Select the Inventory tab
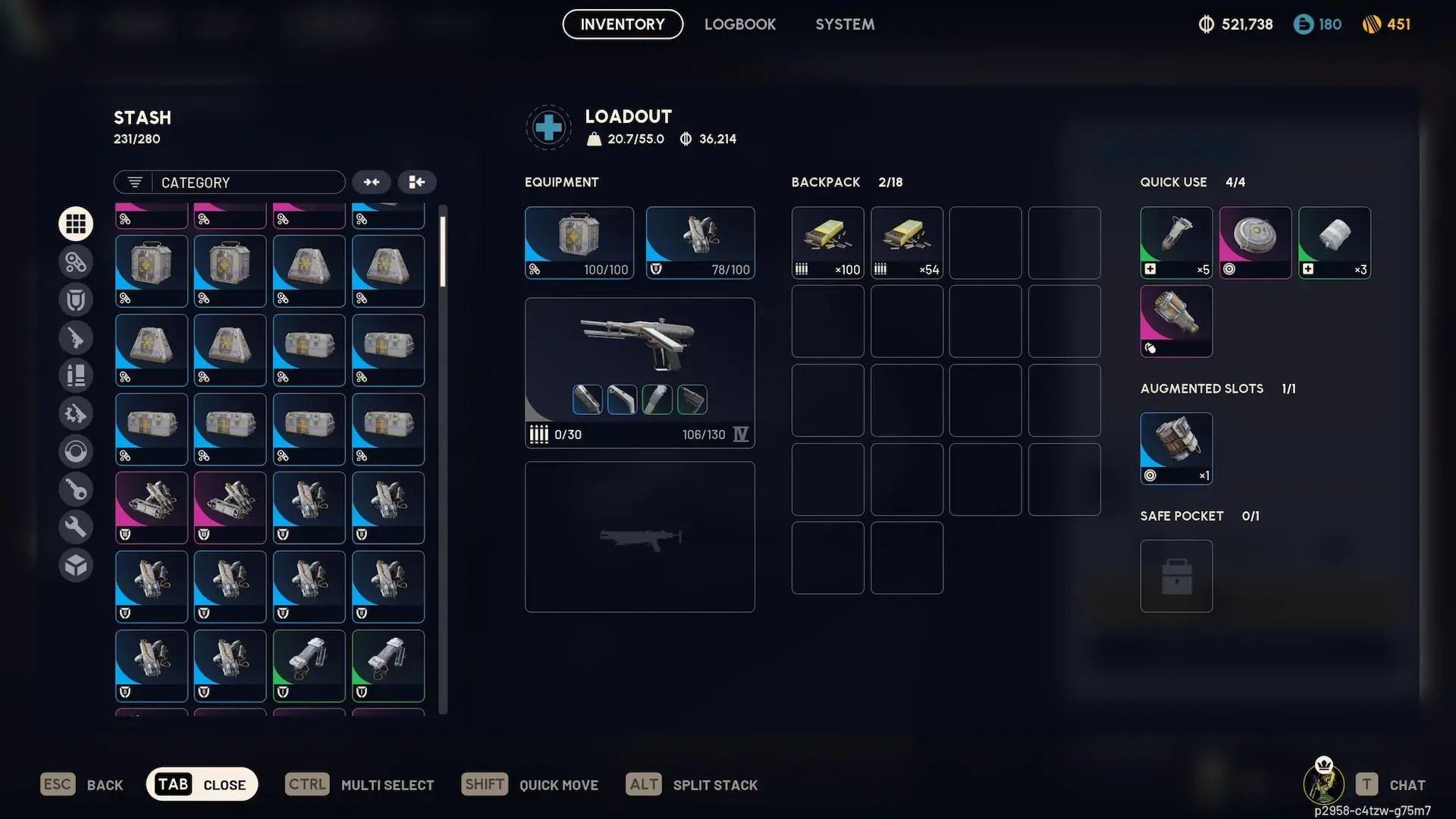 point(622,24)
